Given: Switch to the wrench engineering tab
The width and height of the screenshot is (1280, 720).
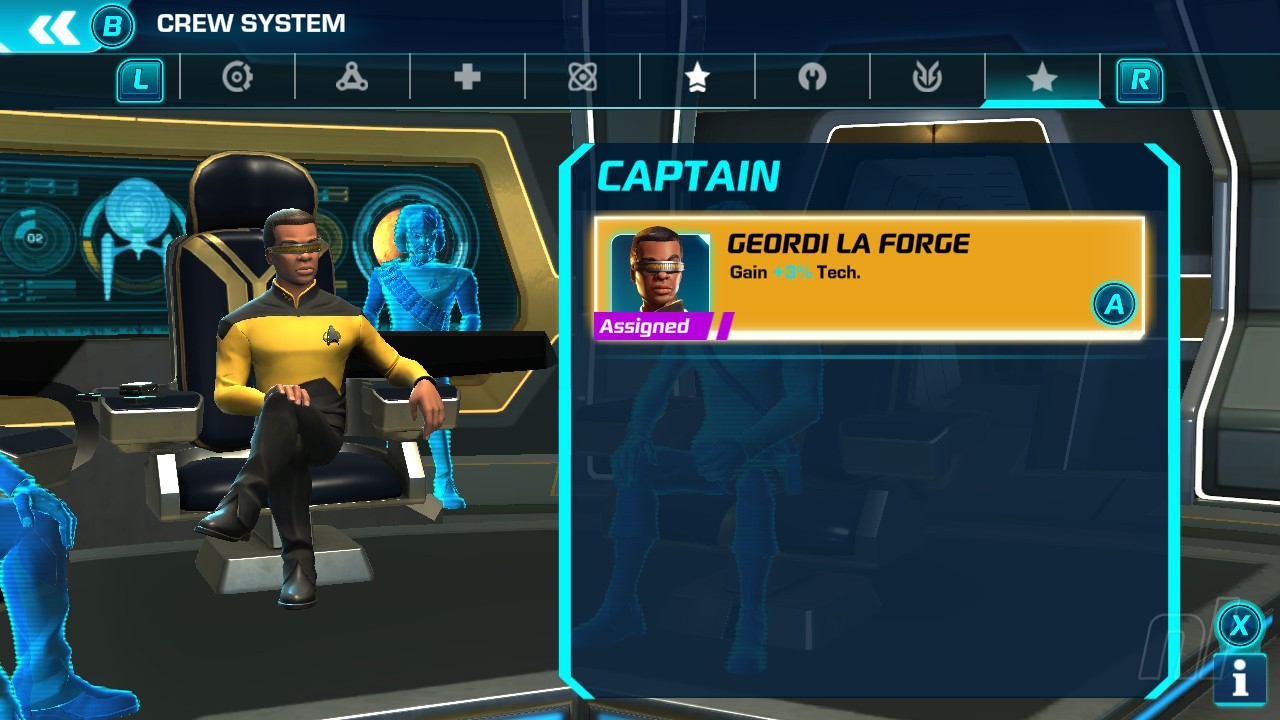Looking at the screenshot, I should pos(812,78).
